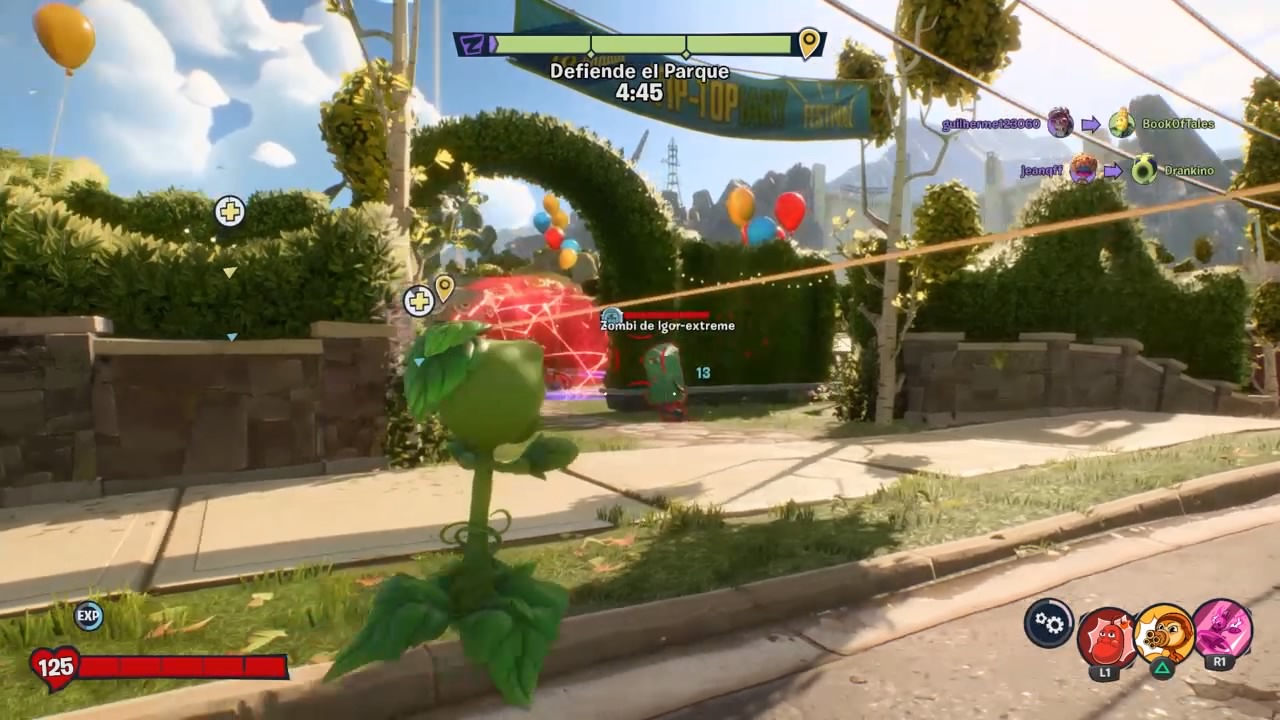Activate the Chili Bean Bomb ability
Screen dimensions: 1280x720
pyautogui.click(x=1105, y=637)
